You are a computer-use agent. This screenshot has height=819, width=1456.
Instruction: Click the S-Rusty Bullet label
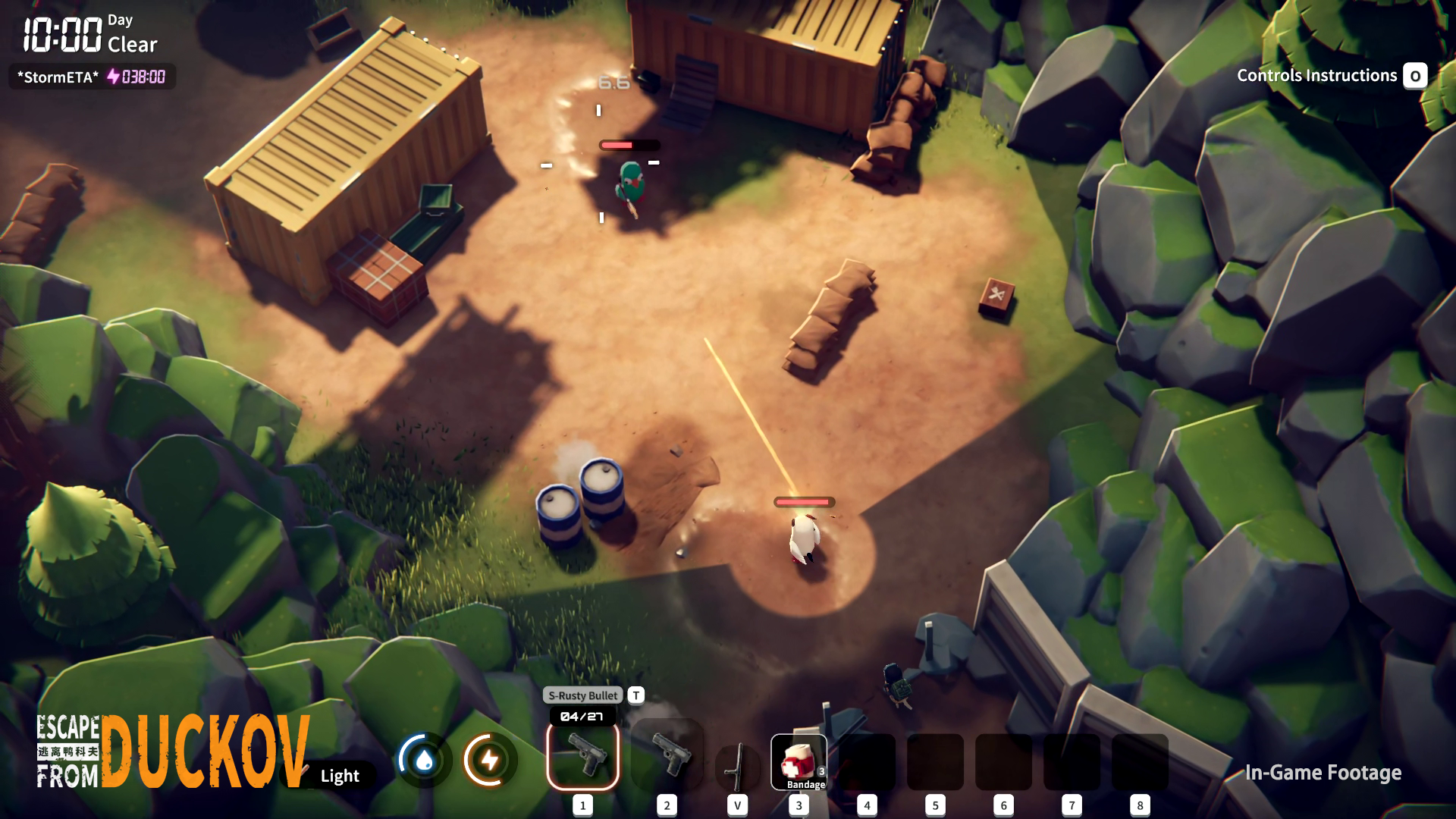[x=582, y=695]
